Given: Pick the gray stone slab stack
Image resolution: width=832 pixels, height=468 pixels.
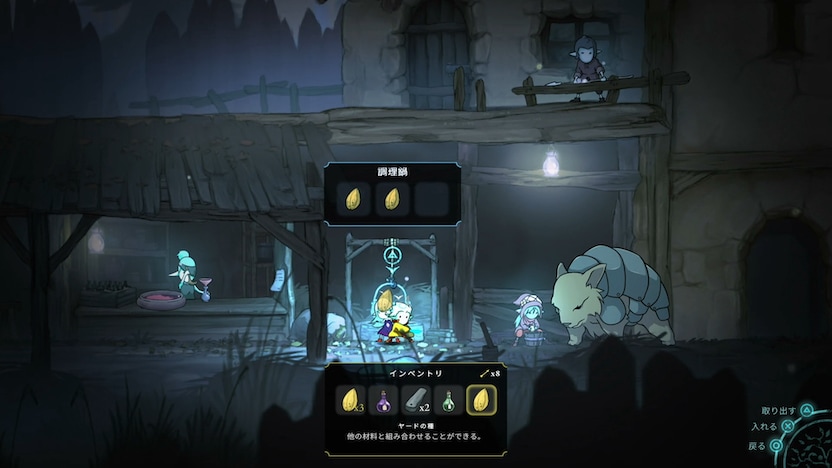Looking at the screenshot, I should point(417,402).
